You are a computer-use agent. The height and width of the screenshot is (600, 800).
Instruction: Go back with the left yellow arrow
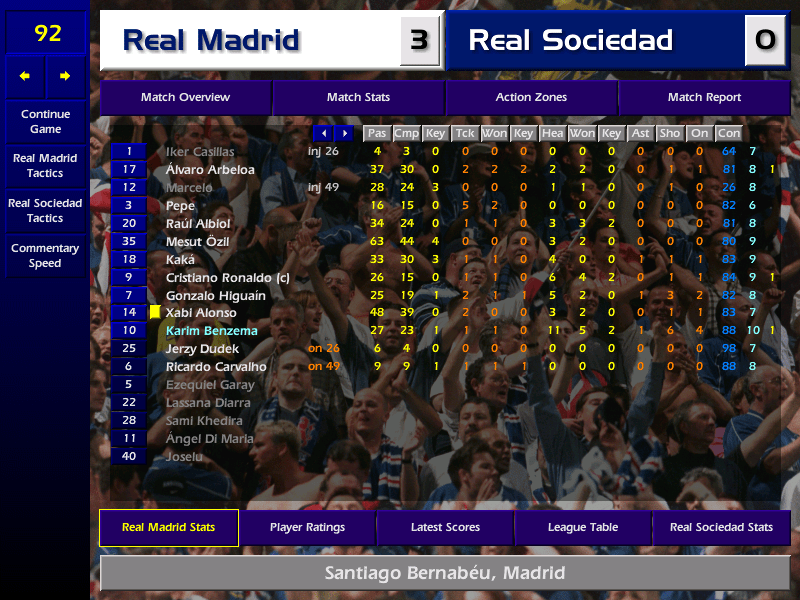pyautogui.click(x=25, y=76)
